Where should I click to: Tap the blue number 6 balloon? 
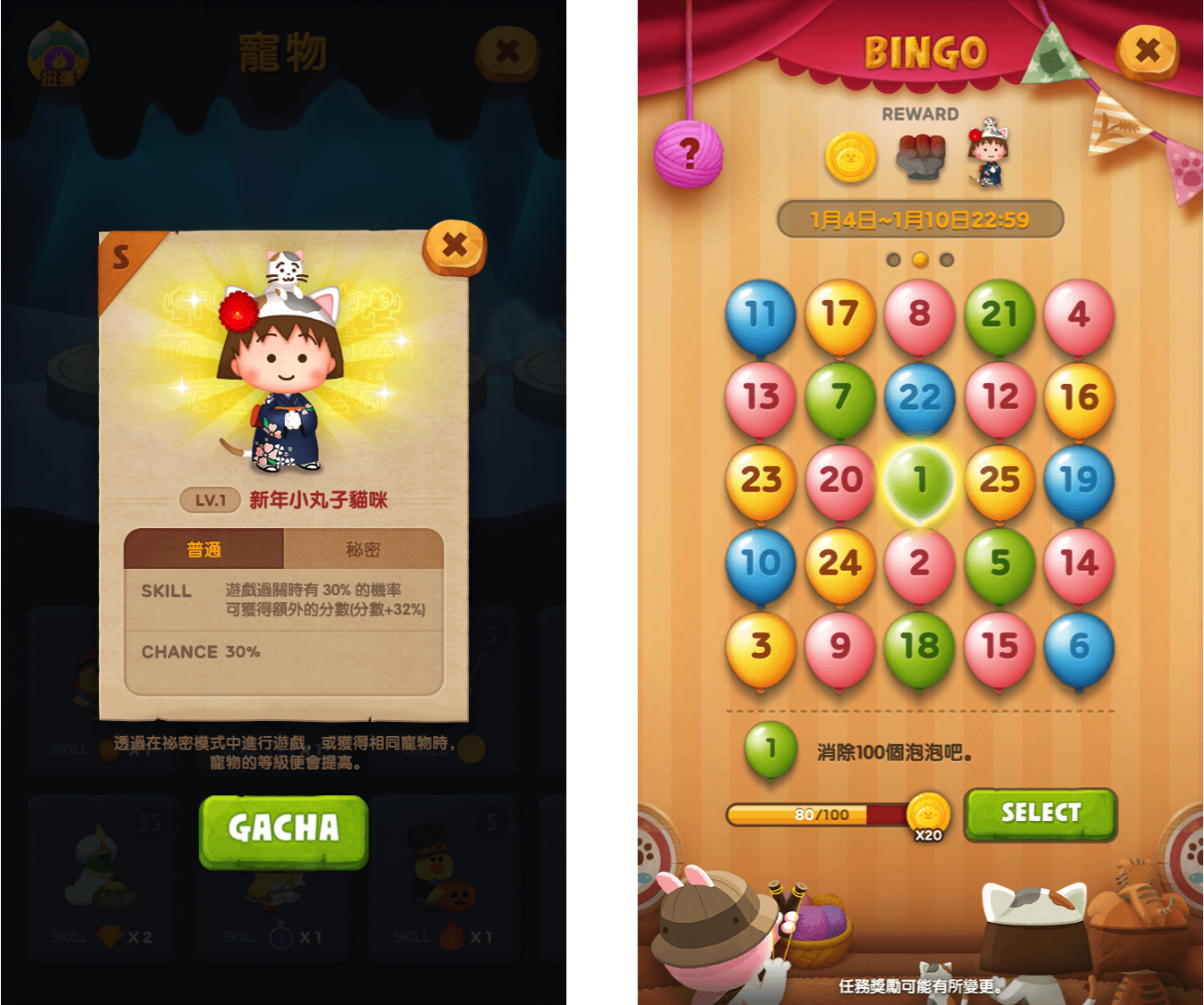pyautogui.click(x=1079, y=647)
